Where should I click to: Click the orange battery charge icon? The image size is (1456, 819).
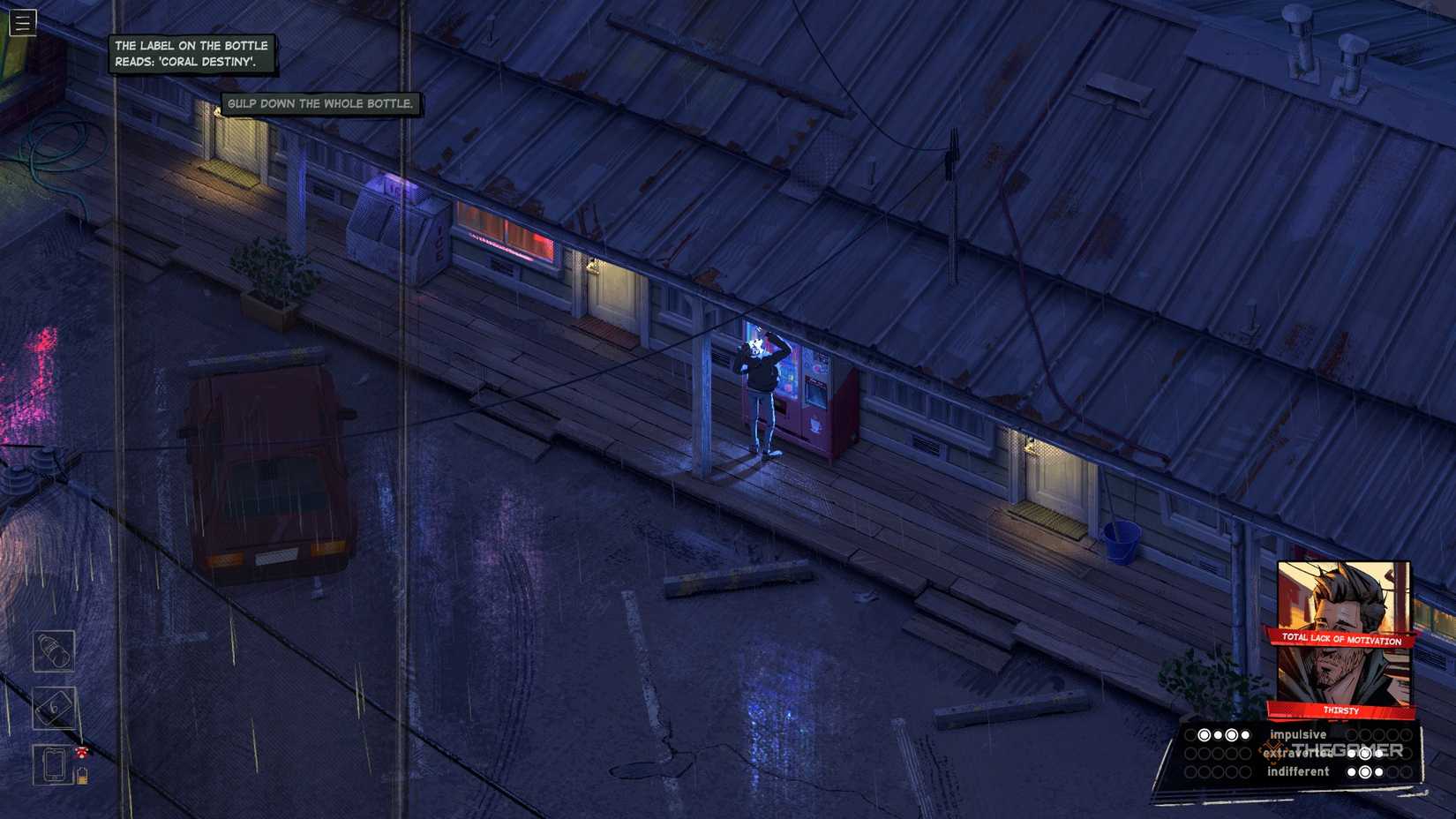pos(82,775)
